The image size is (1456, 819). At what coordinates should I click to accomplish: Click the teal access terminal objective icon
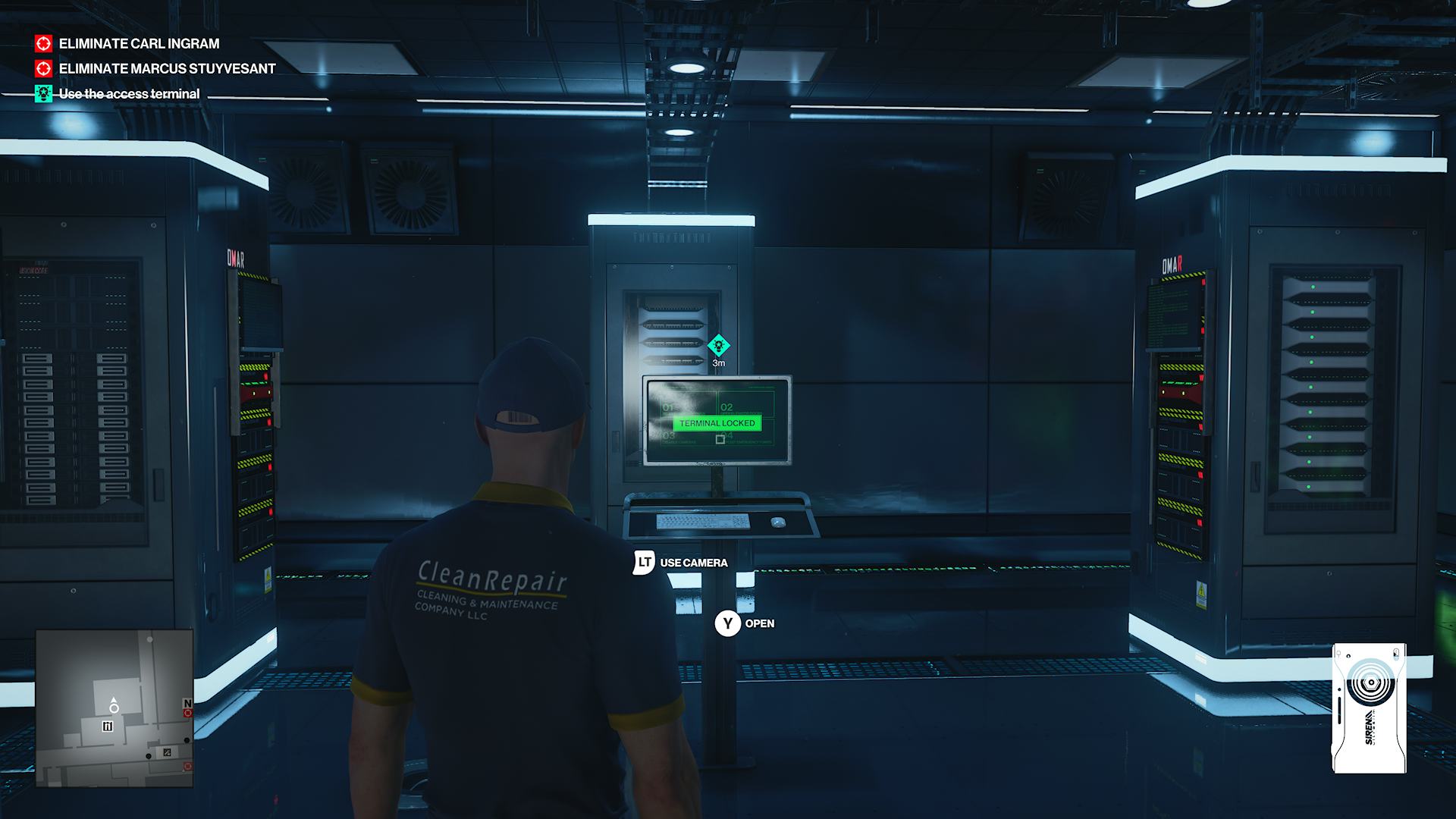(43, 95)
